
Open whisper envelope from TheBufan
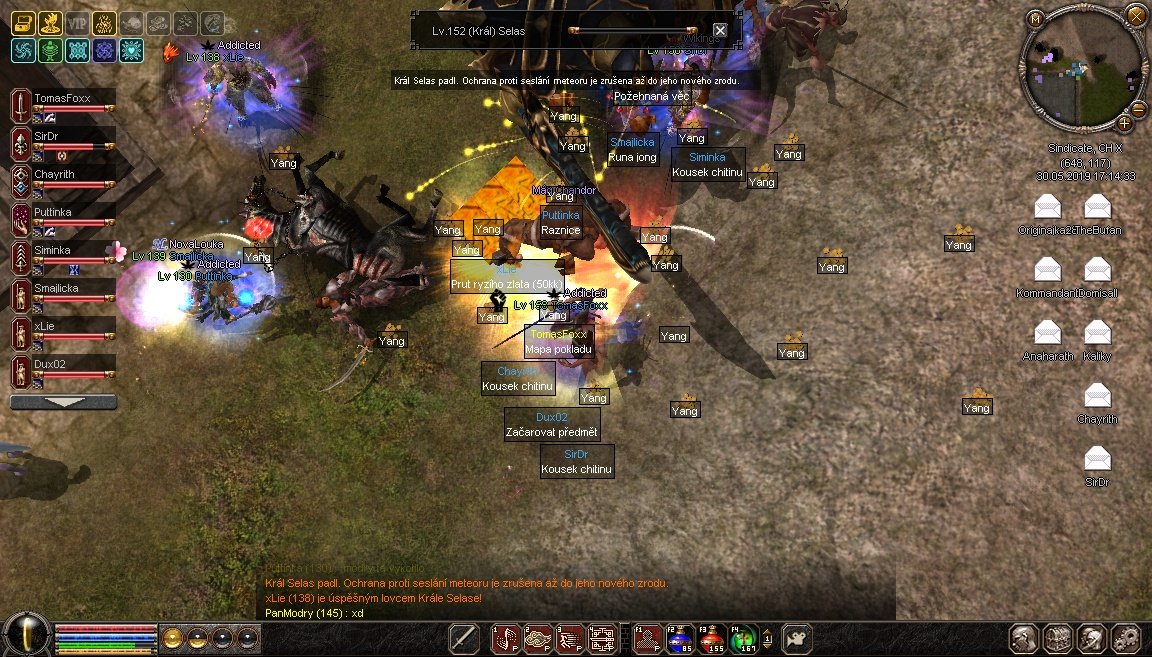pos(1097,207)
